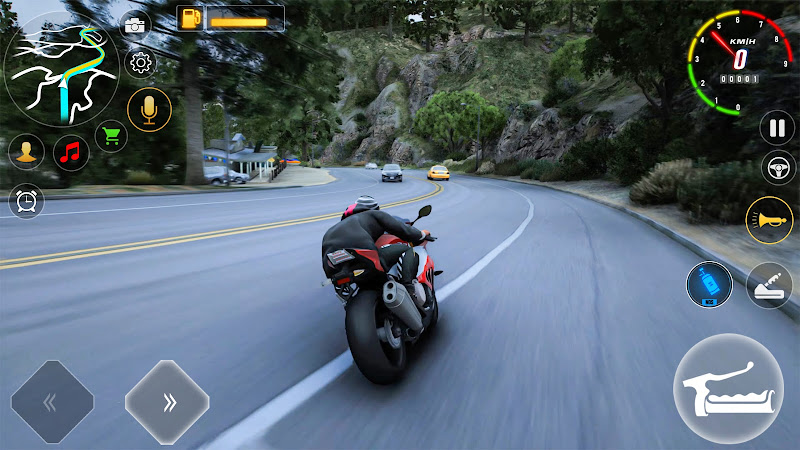This screenshot has height=450, width=800.
Task: Steer left with the left arrow
Action: tap(52, 402)
